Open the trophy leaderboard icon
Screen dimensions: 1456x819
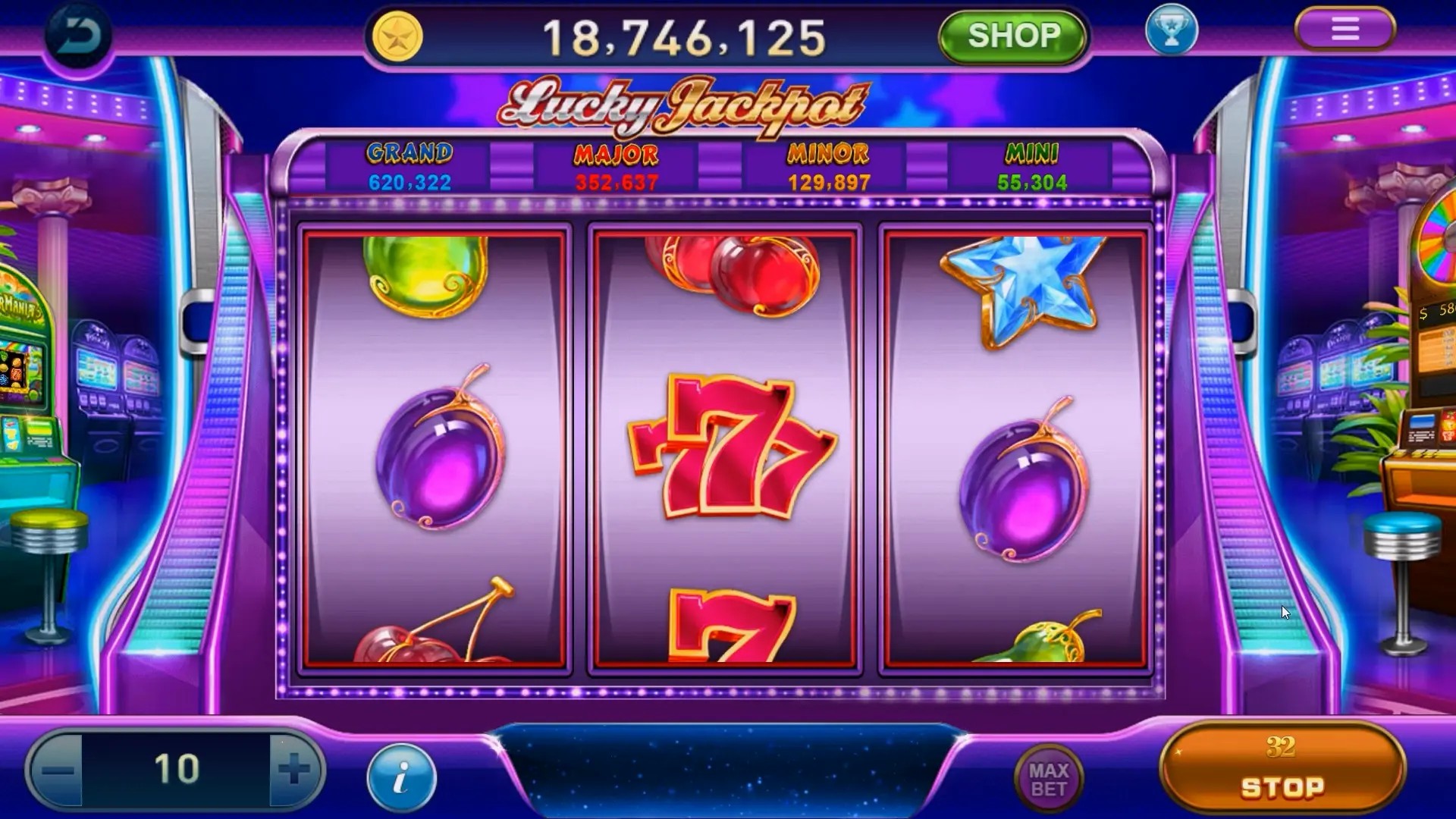1172,30
